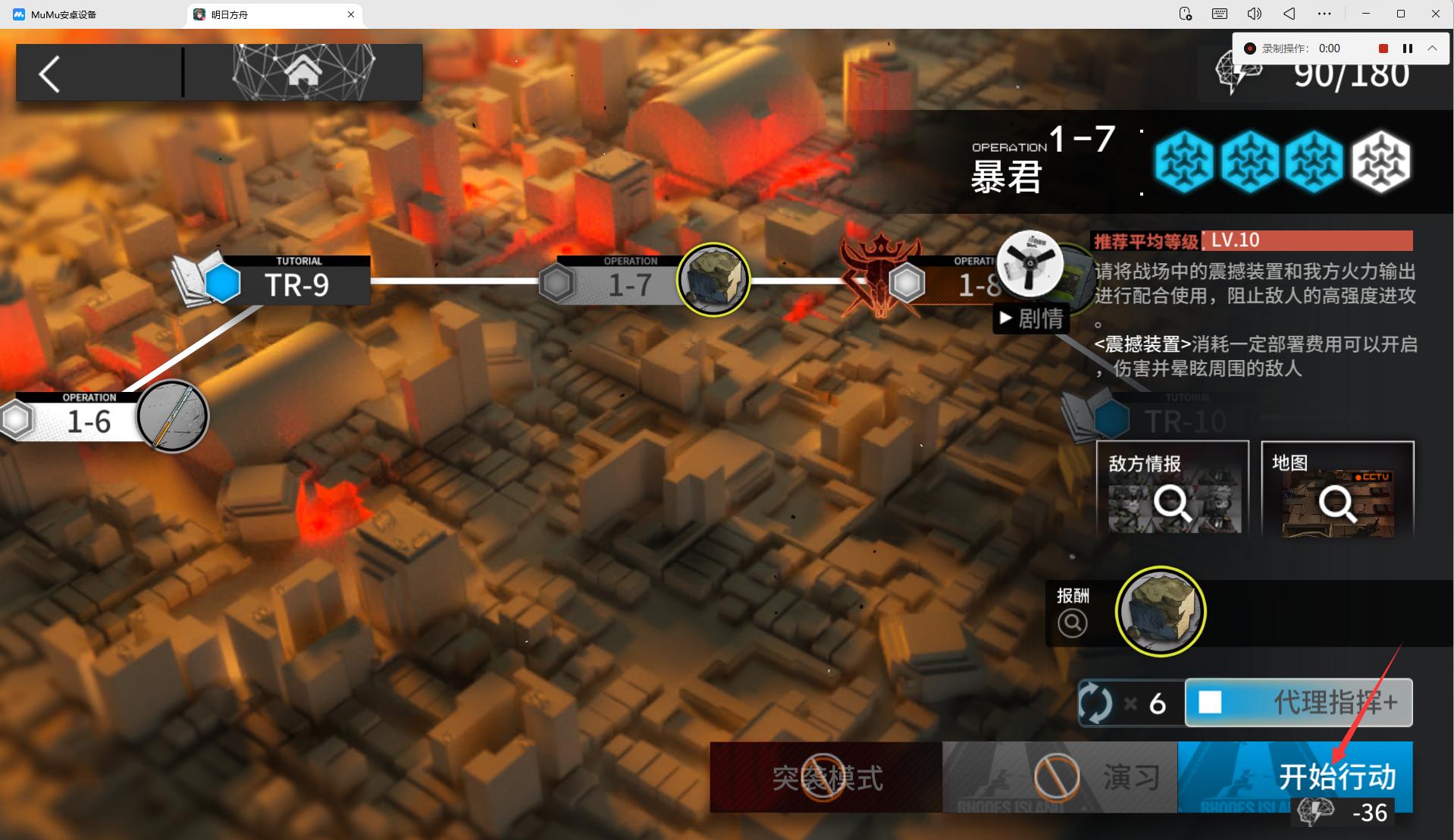Image resolution: width=1454 pixels, height=840 pixels.
Task: Close the 明日方舟 tab
Action: click(x=351, y=14)
